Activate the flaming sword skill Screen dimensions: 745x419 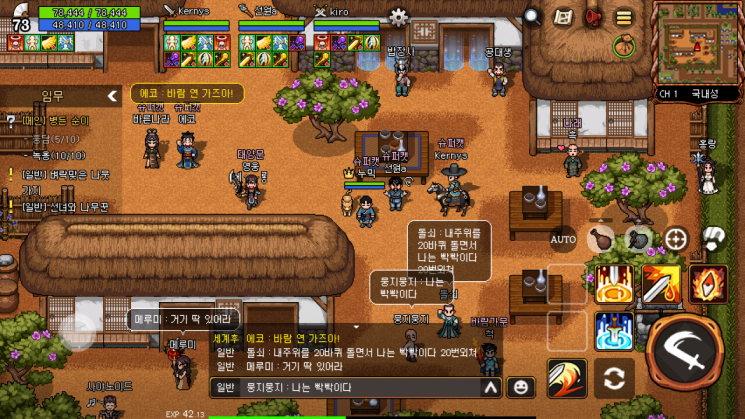[661, 284]
